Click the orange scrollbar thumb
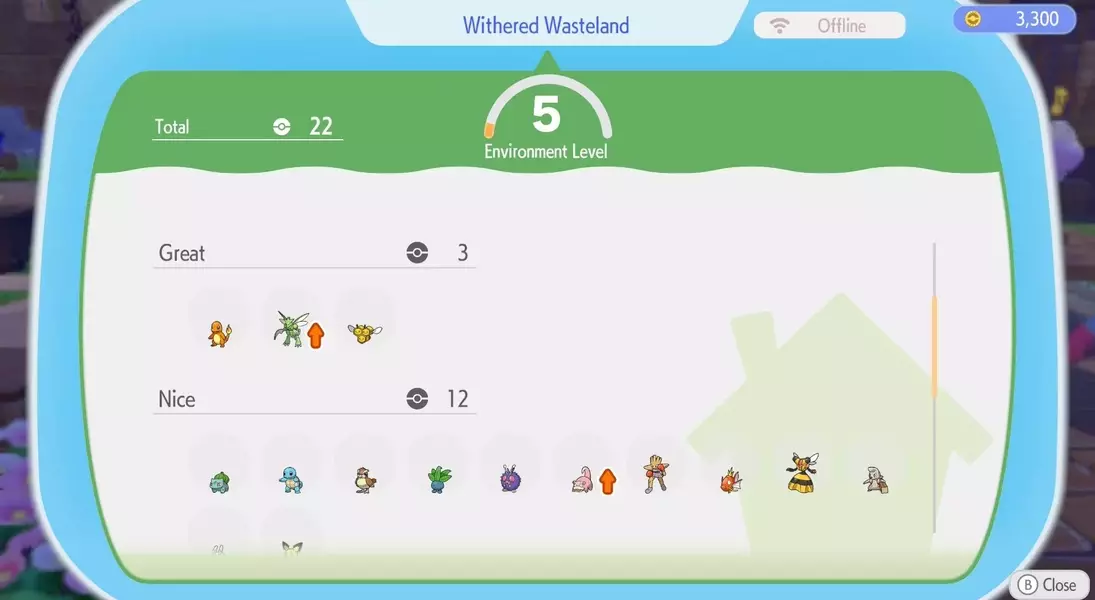 (934, 345)
